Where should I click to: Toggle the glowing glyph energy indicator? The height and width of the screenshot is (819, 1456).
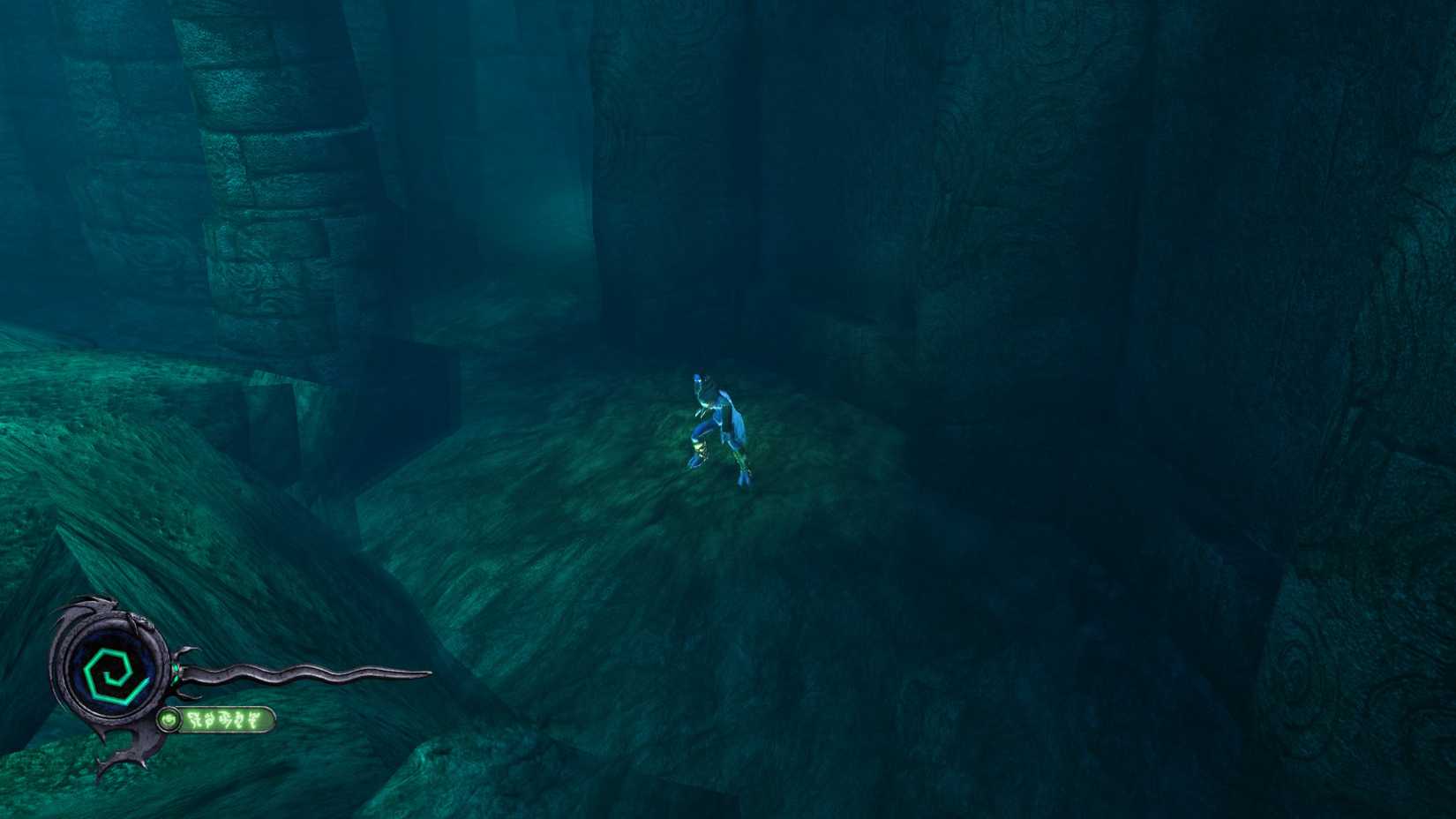(x=169, y=718)
